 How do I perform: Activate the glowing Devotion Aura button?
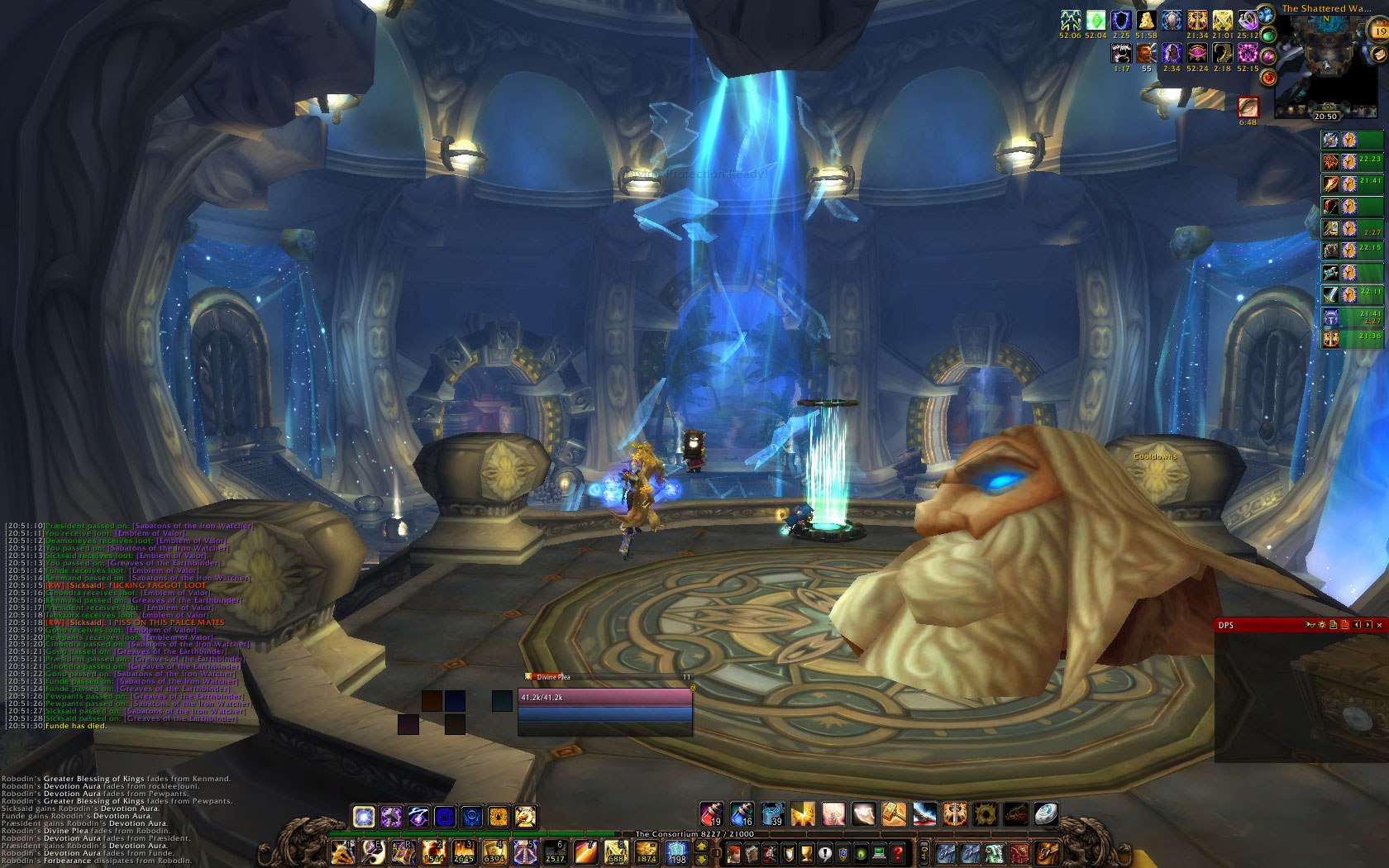364,817
